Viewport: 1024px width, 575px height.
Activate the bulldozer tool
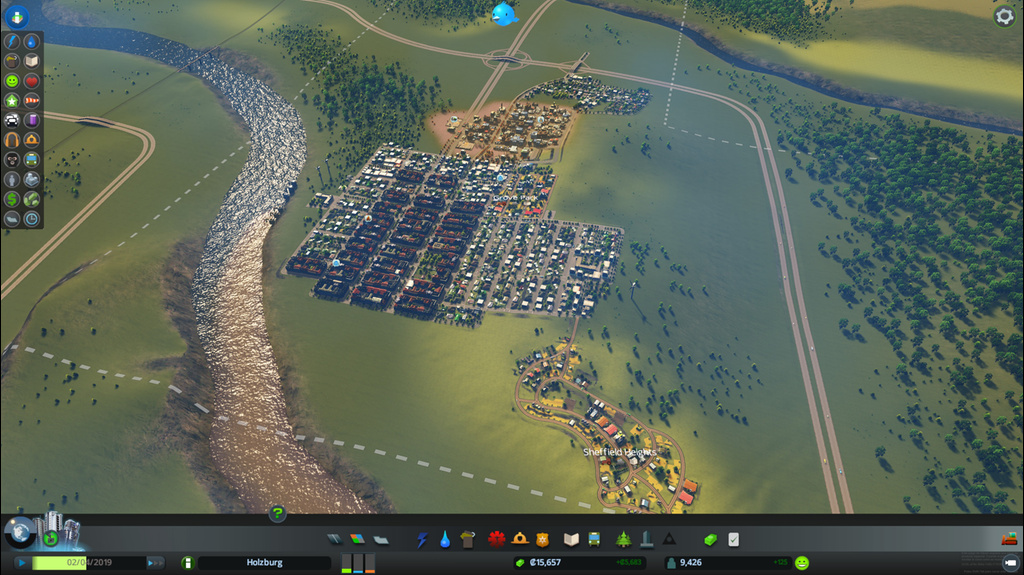click(1008, 539)
